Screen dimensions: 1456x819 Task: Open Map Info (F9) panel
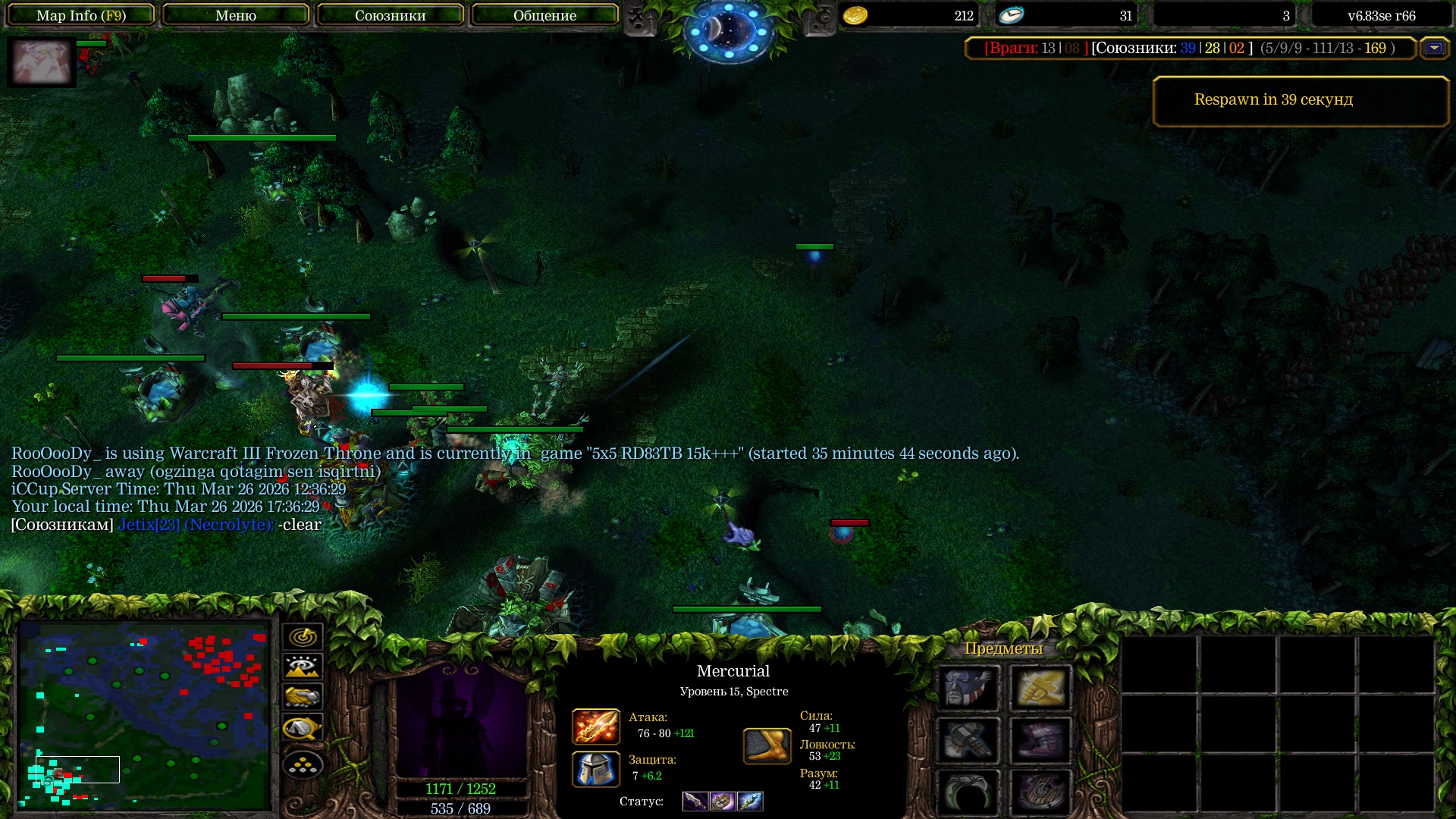coord(80,15)
